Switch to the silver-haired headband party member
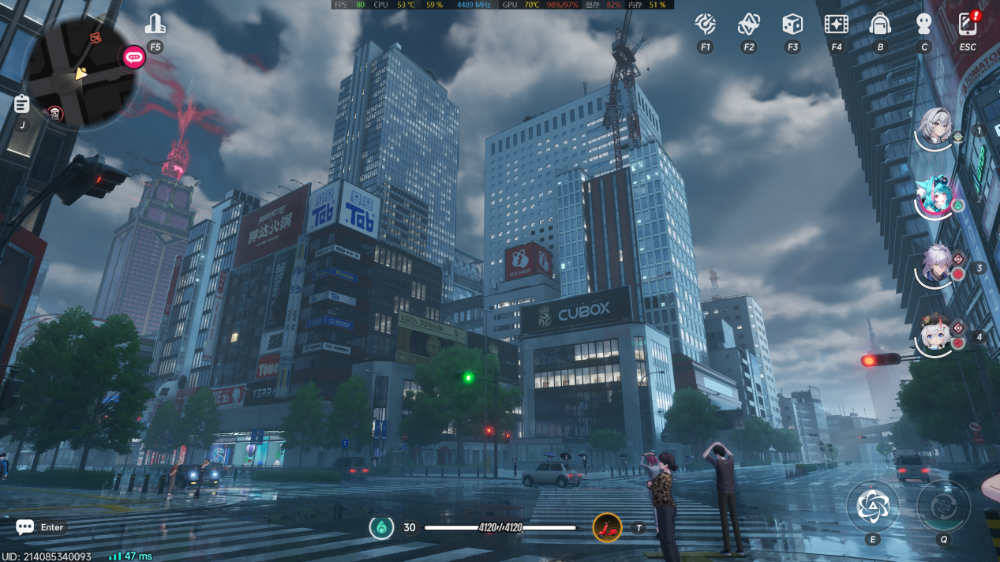The width and height of the screenshot is (1000, 562). [x=937, y=128]
